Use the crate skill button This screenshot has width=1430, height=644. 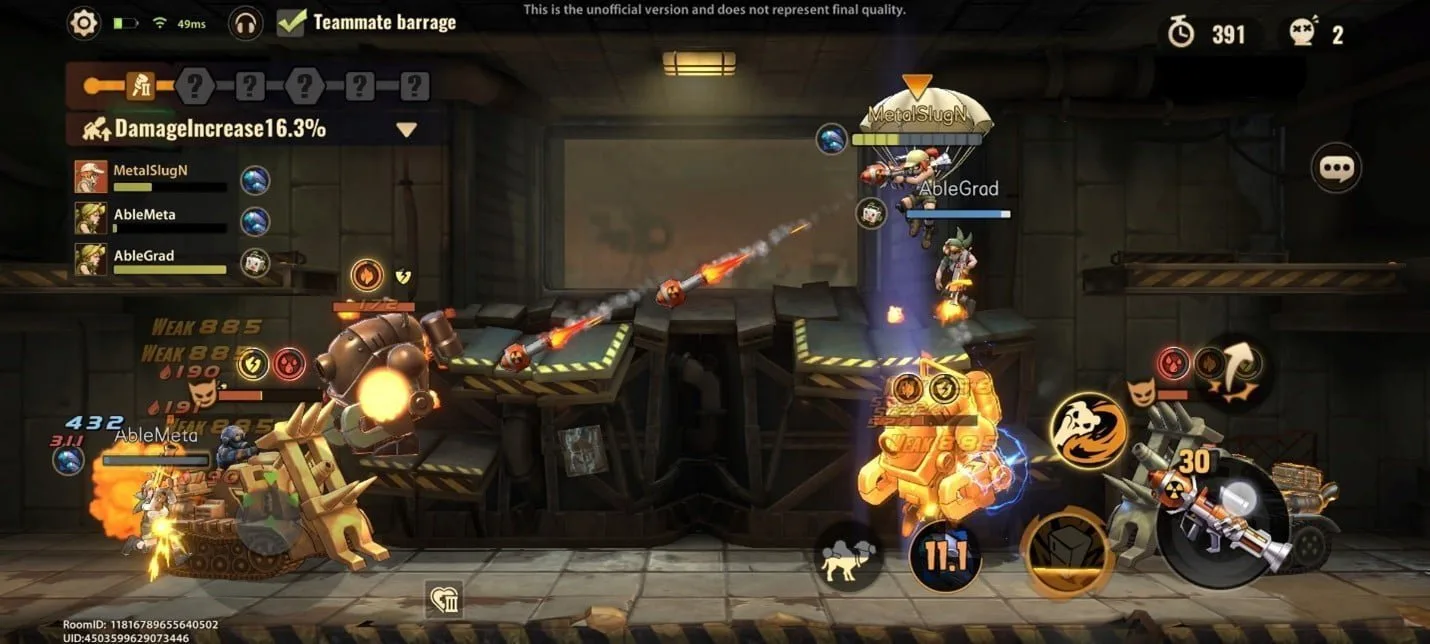pyautogui.click(x=1066, y=553)
